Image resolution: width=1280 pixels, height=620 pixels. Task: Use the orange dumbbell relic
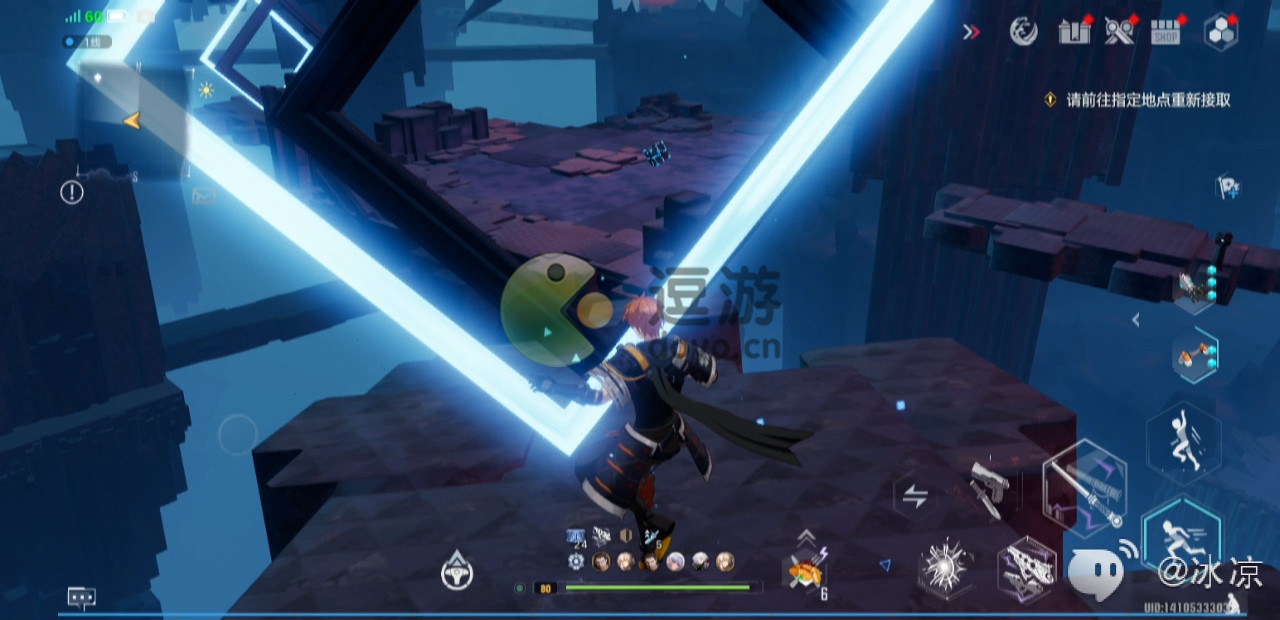(1195, 355)
